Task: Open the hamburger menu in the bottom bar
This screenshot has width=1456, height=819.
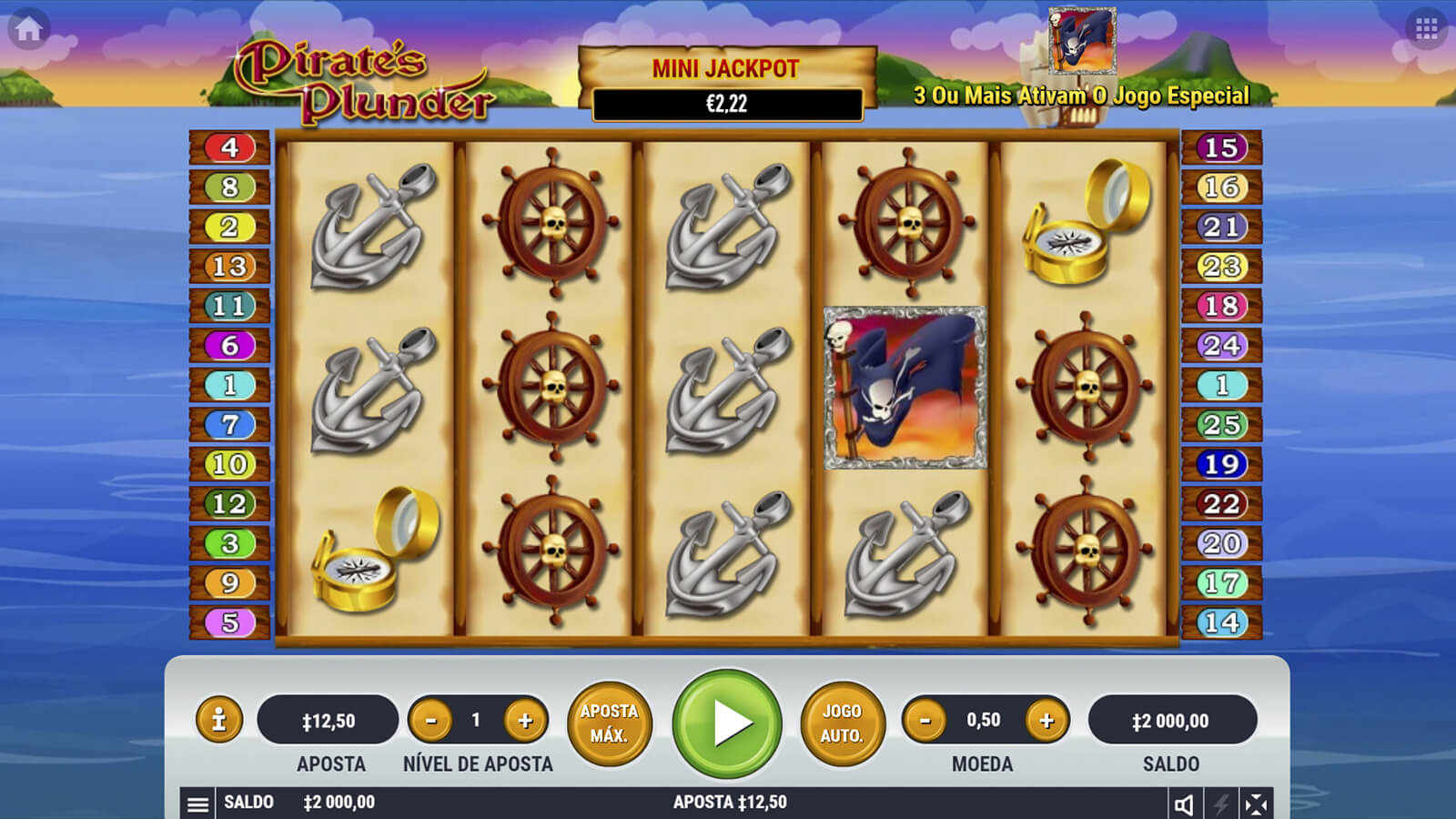Action: (x=197, y=804)
